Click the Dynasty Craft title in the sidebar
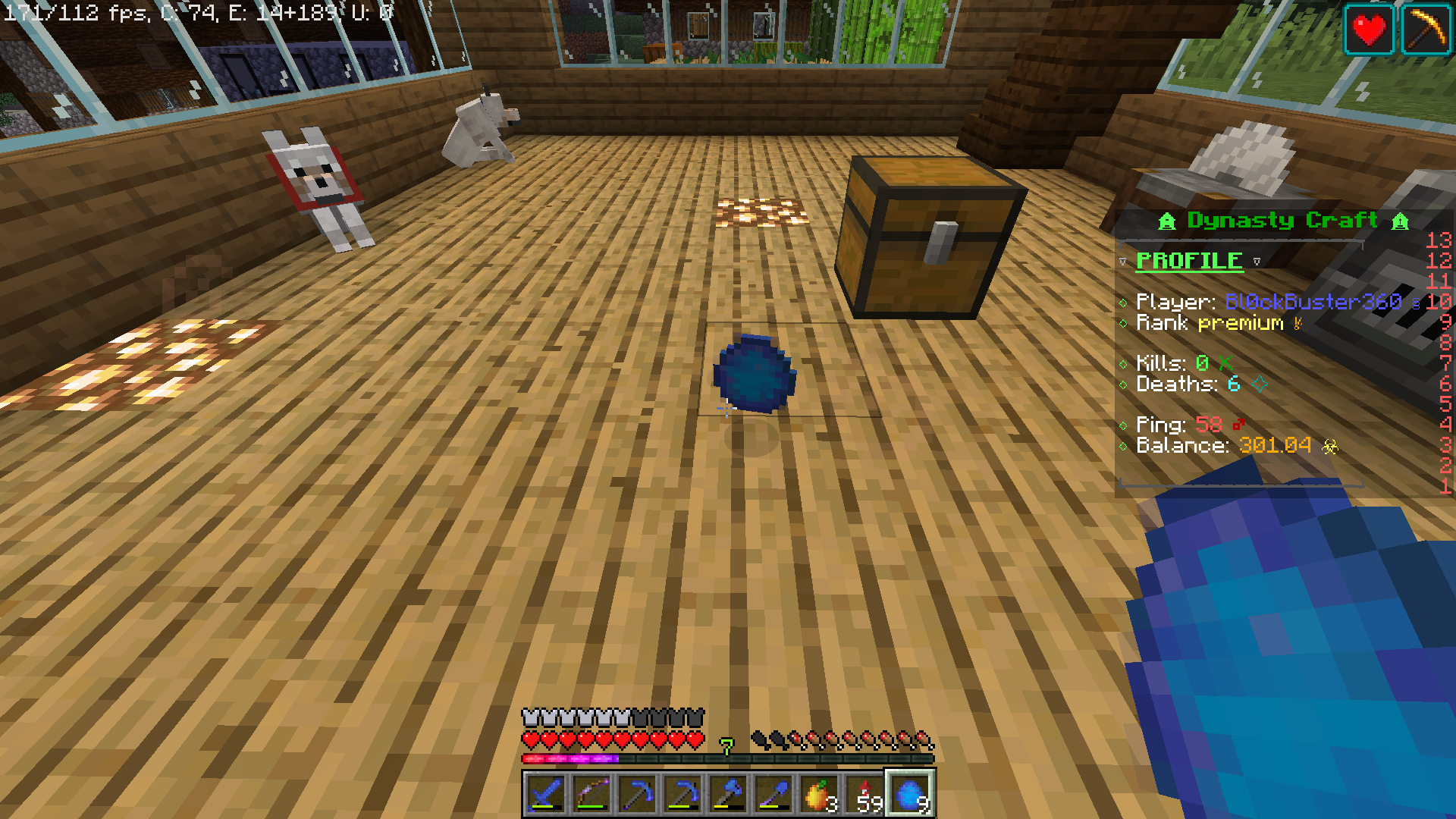The height and width of the screenshot is (819, 1456). [x=1282, y=221]
